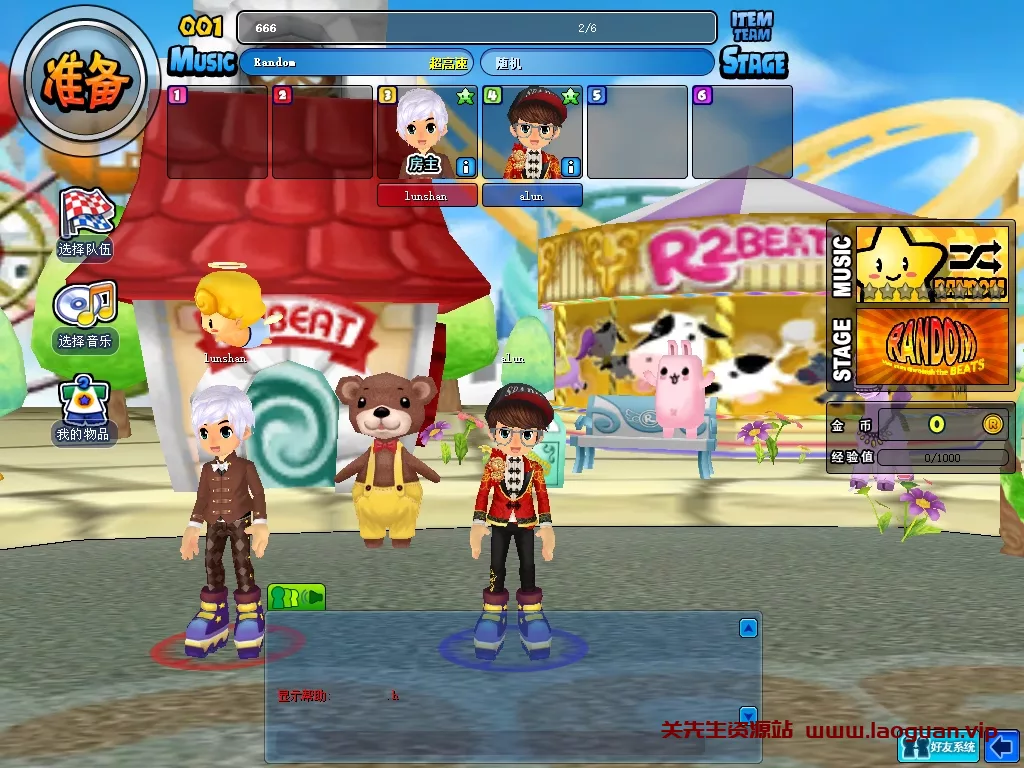This screenshot has height=768, width=1024.
Task: Show info for player lunshan
Action: pos(466,166)
